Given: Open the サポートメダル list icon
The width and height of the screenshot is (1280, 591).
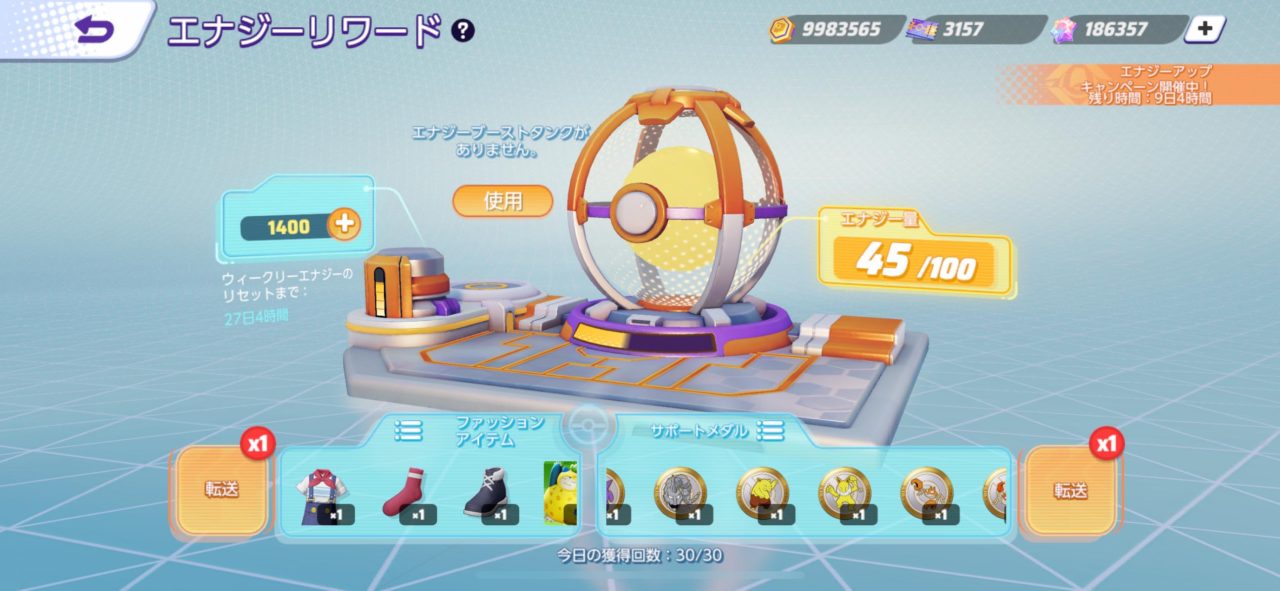Looking at the screenshot, I should [x=770, y=430].
